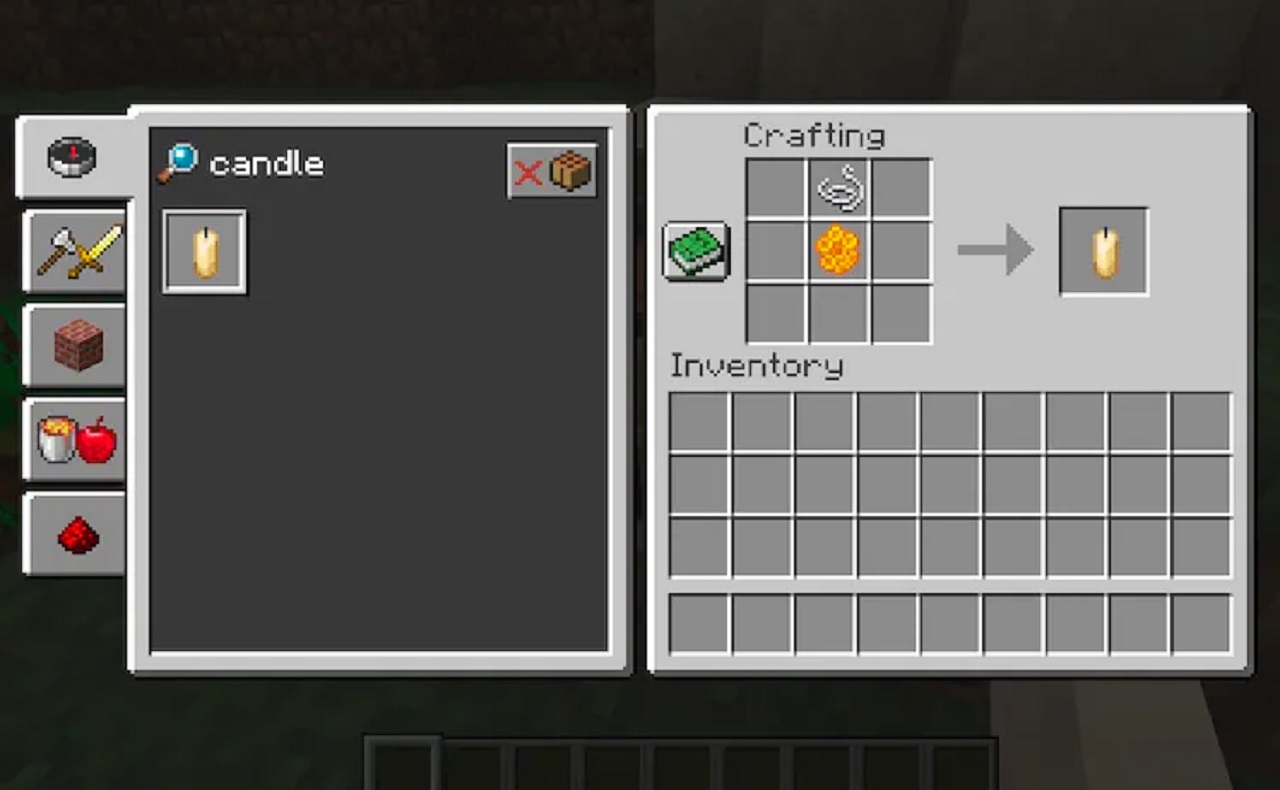Open the crafting output slot
This screenshot has width=1280, height=790.
(1102, 251)
